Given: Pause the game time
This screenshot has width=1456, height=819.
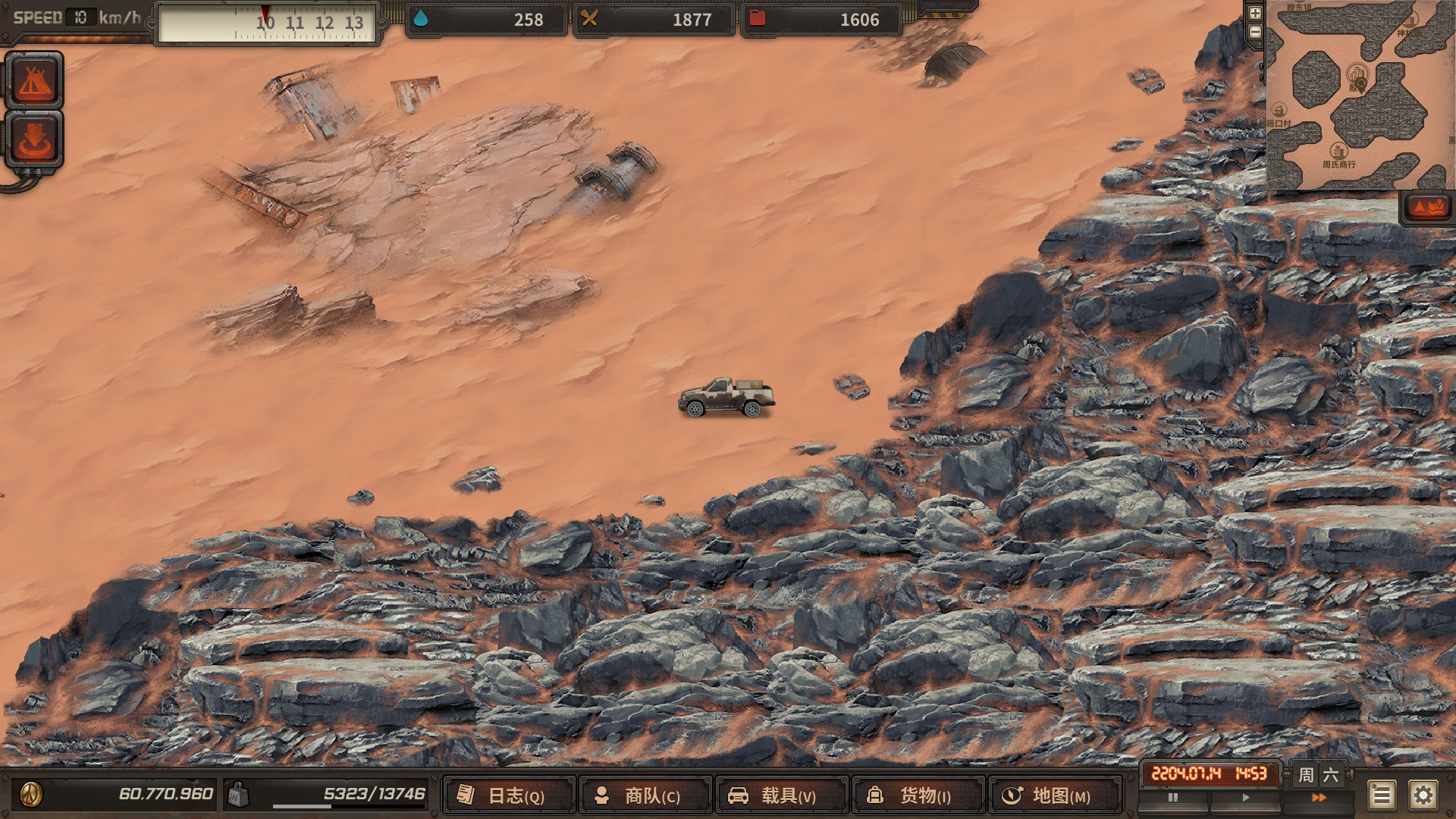Looking at the screenshot, I should coord(1173,798).
